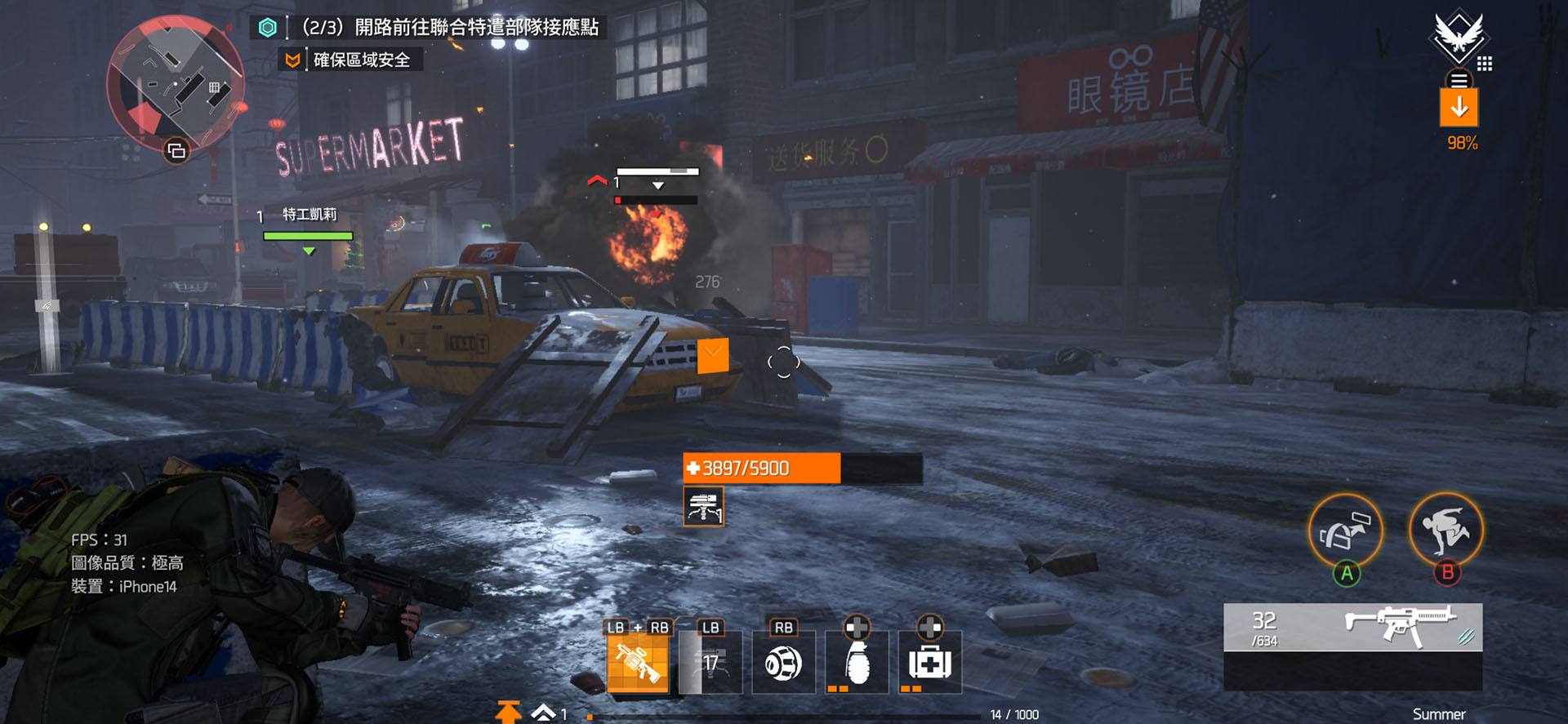Switch to the empty secondary weapon slot

coord(1352,671)
